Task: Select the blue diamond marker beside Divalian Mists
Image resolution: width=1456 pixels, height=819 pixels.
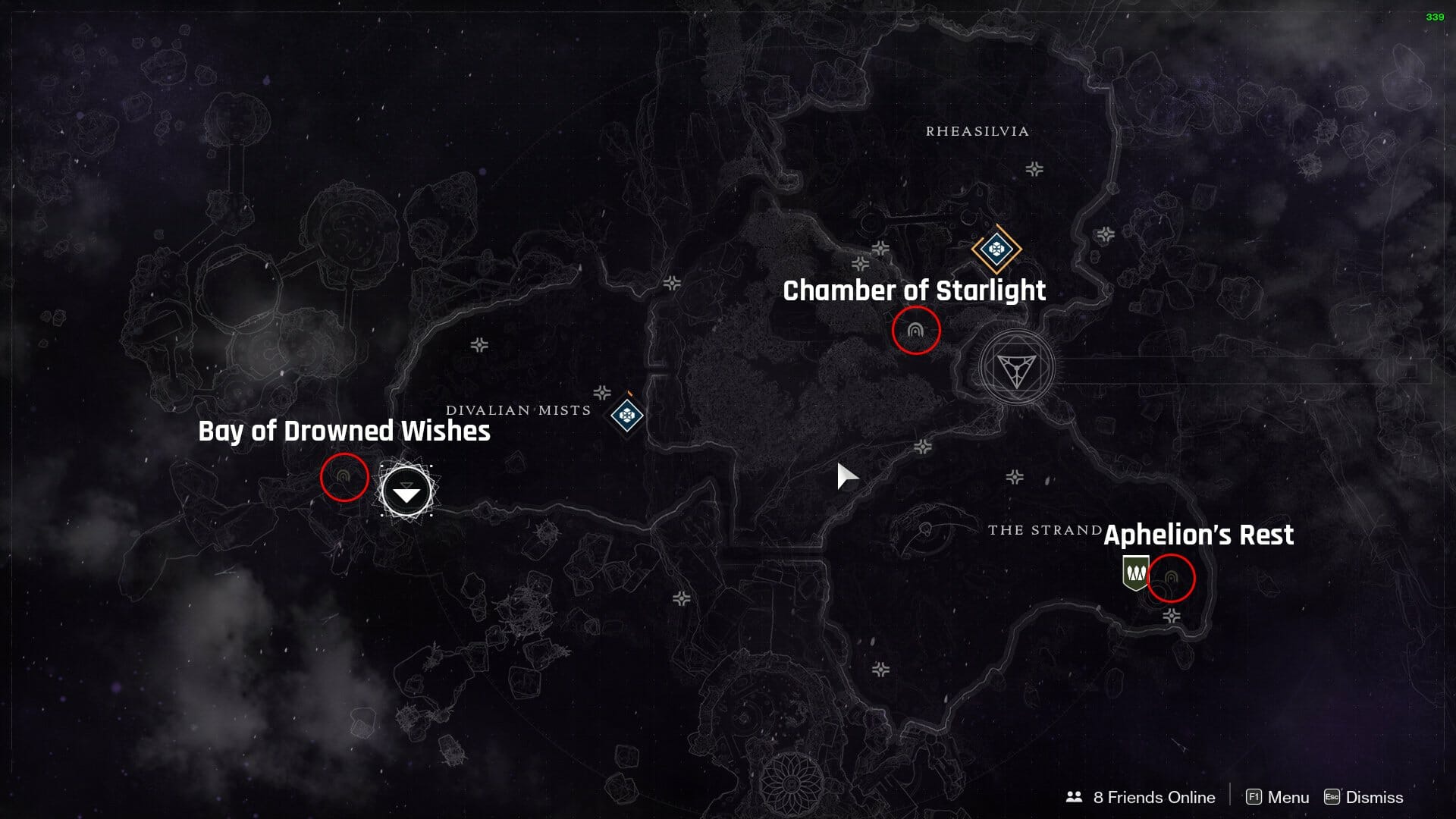Action: tap(627, 415)
